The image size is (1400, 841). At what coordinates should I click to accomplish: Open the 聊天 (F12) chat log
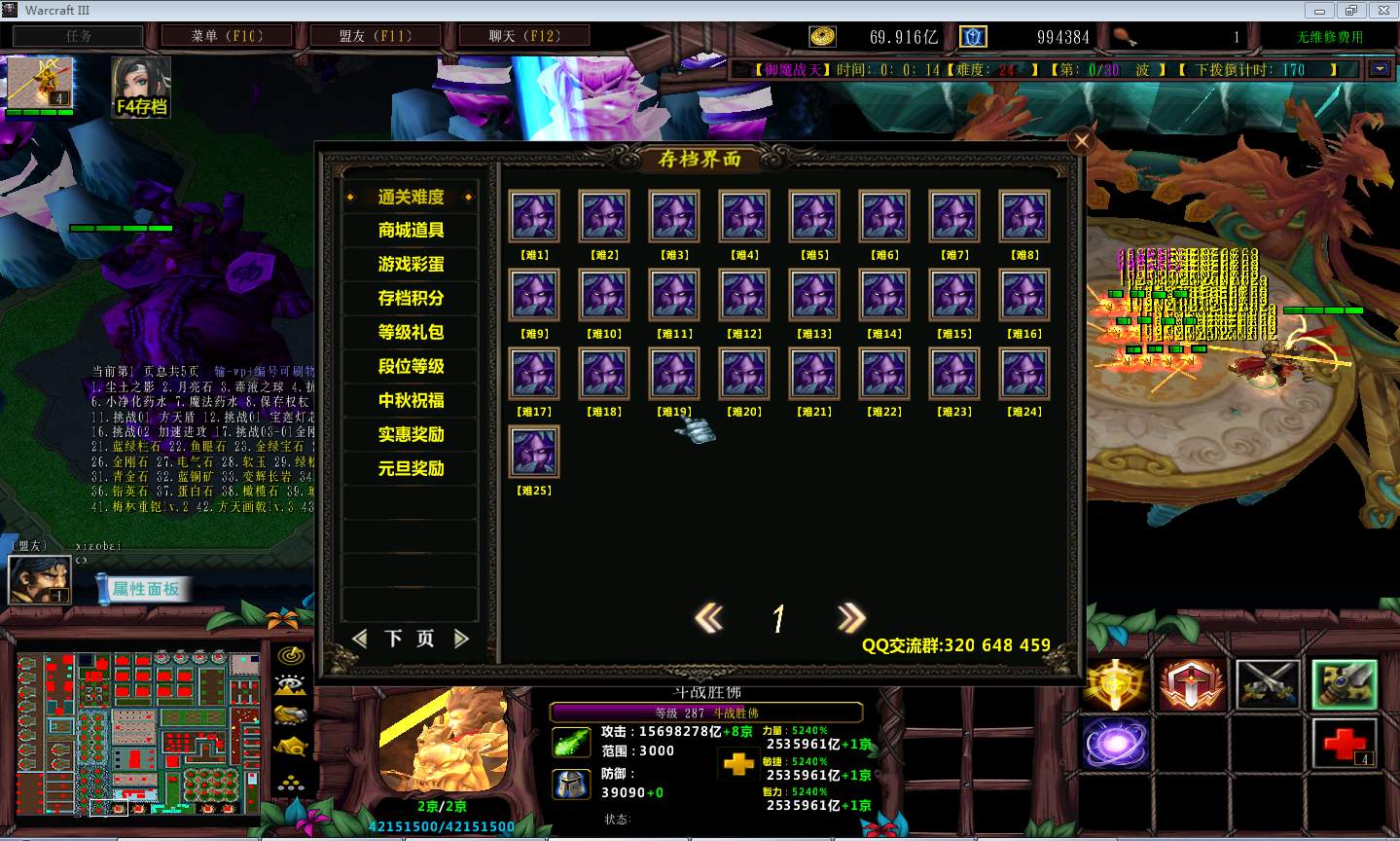524,36
